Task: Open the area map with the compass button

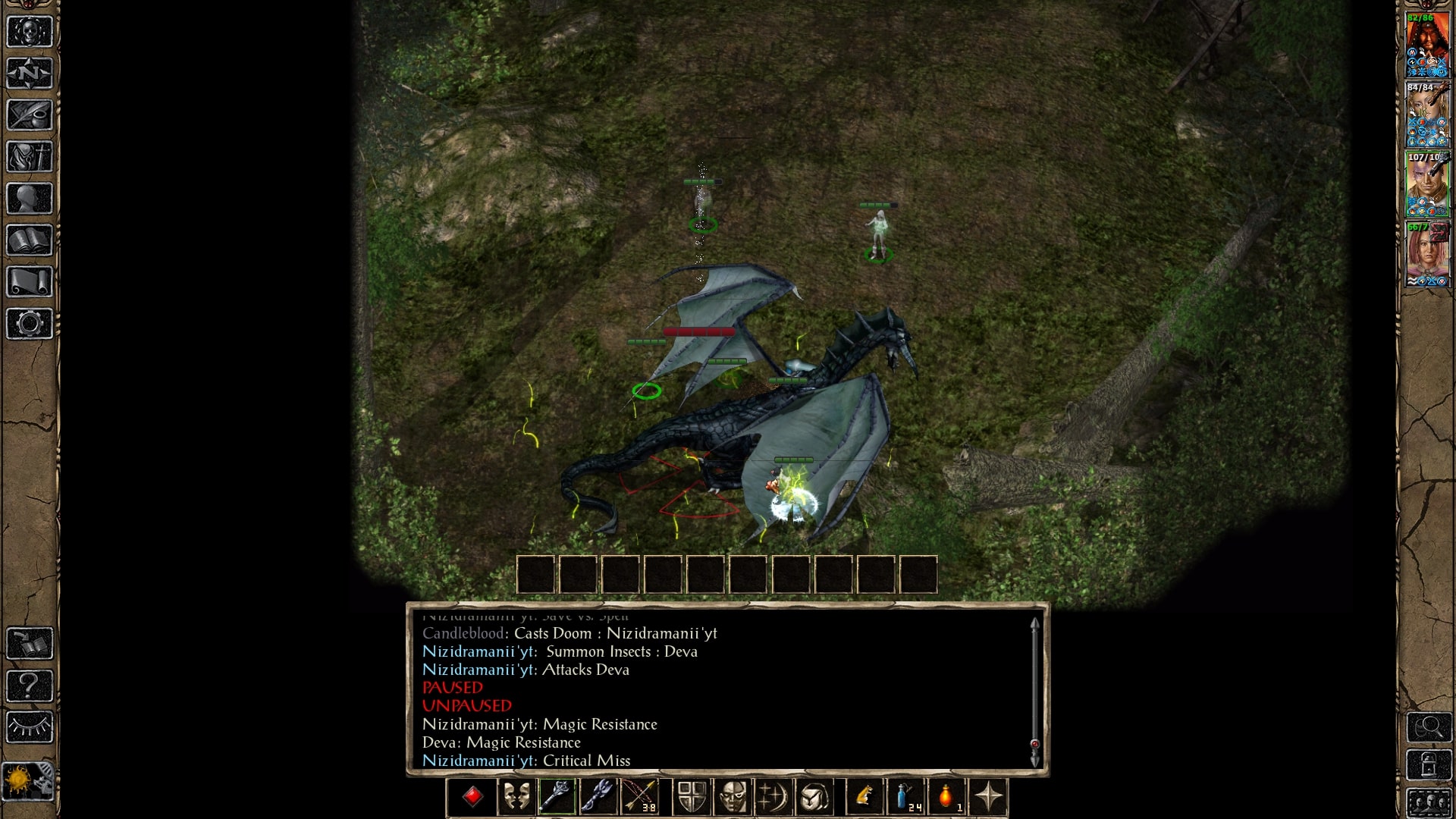Action: (30, 74)
